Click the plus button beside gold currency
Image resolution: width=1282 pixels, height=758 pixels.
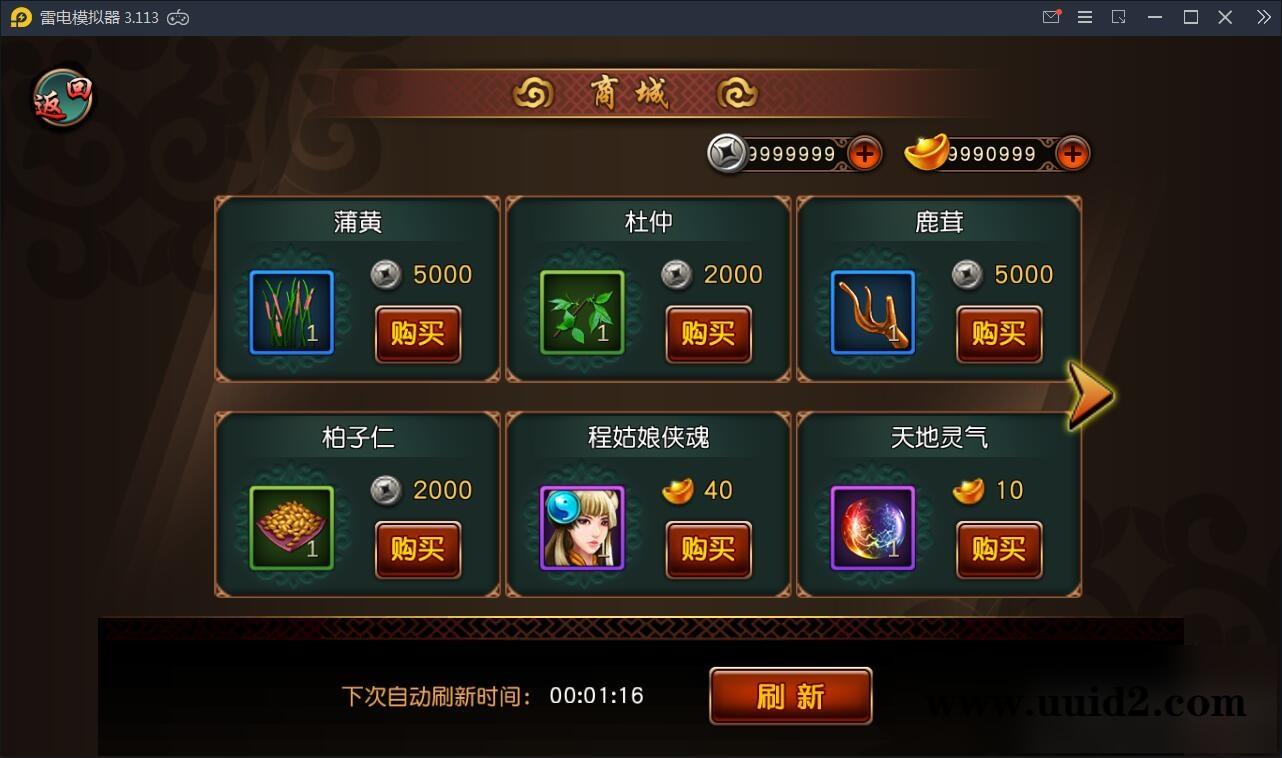pos(1072,153)
